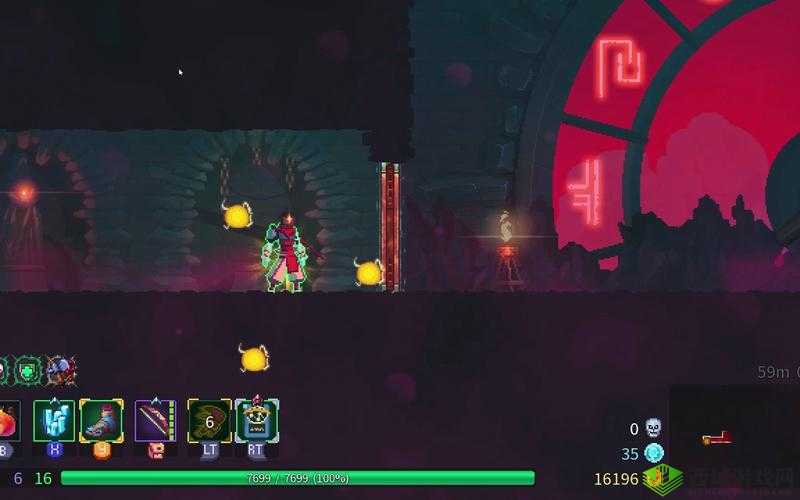Click the blue cells currency icon
Viewport: 800px width, 500px height.
point(654,453)
